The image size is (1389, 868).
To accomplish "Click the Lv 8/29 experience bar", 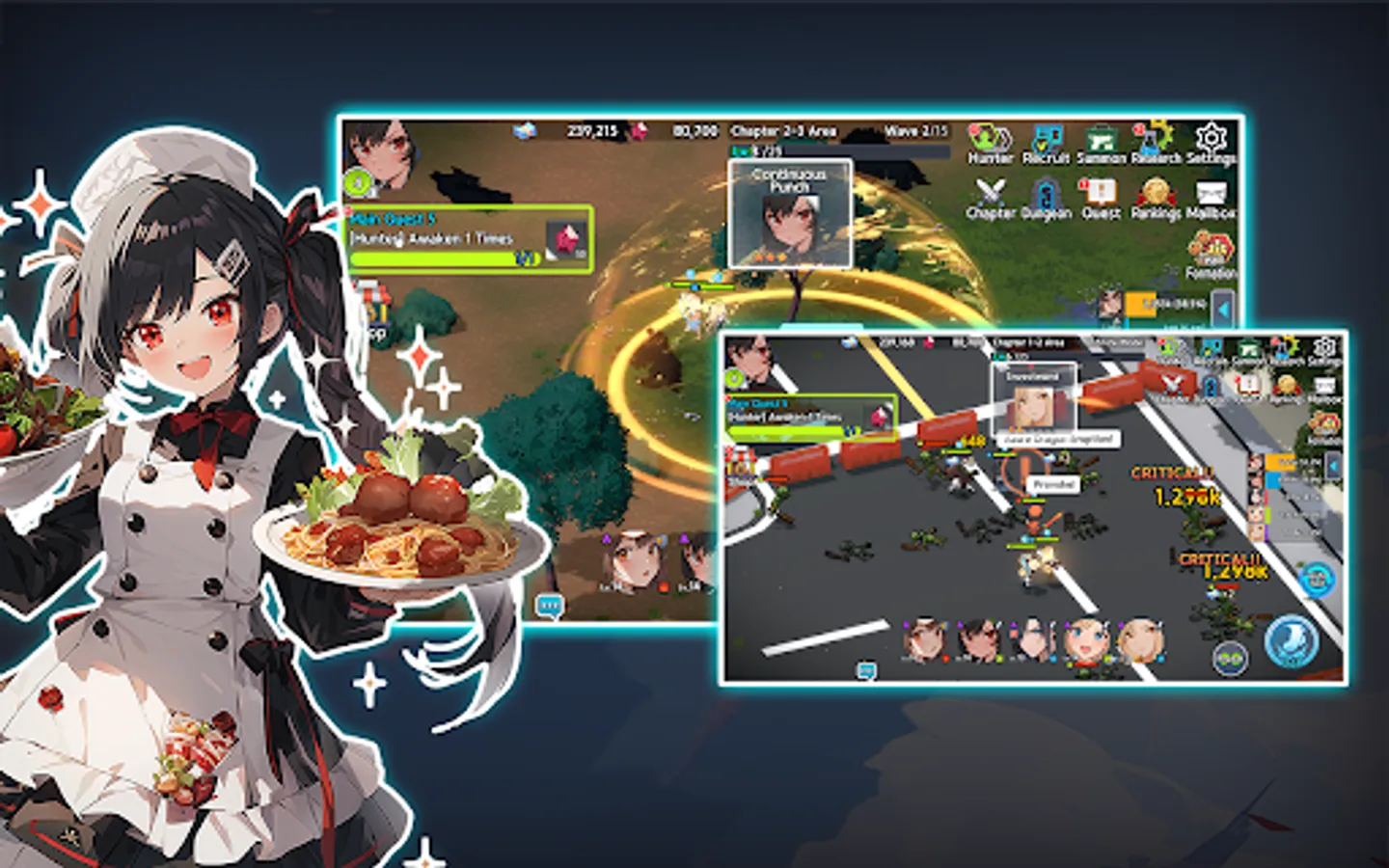I will tap(762, 149).
